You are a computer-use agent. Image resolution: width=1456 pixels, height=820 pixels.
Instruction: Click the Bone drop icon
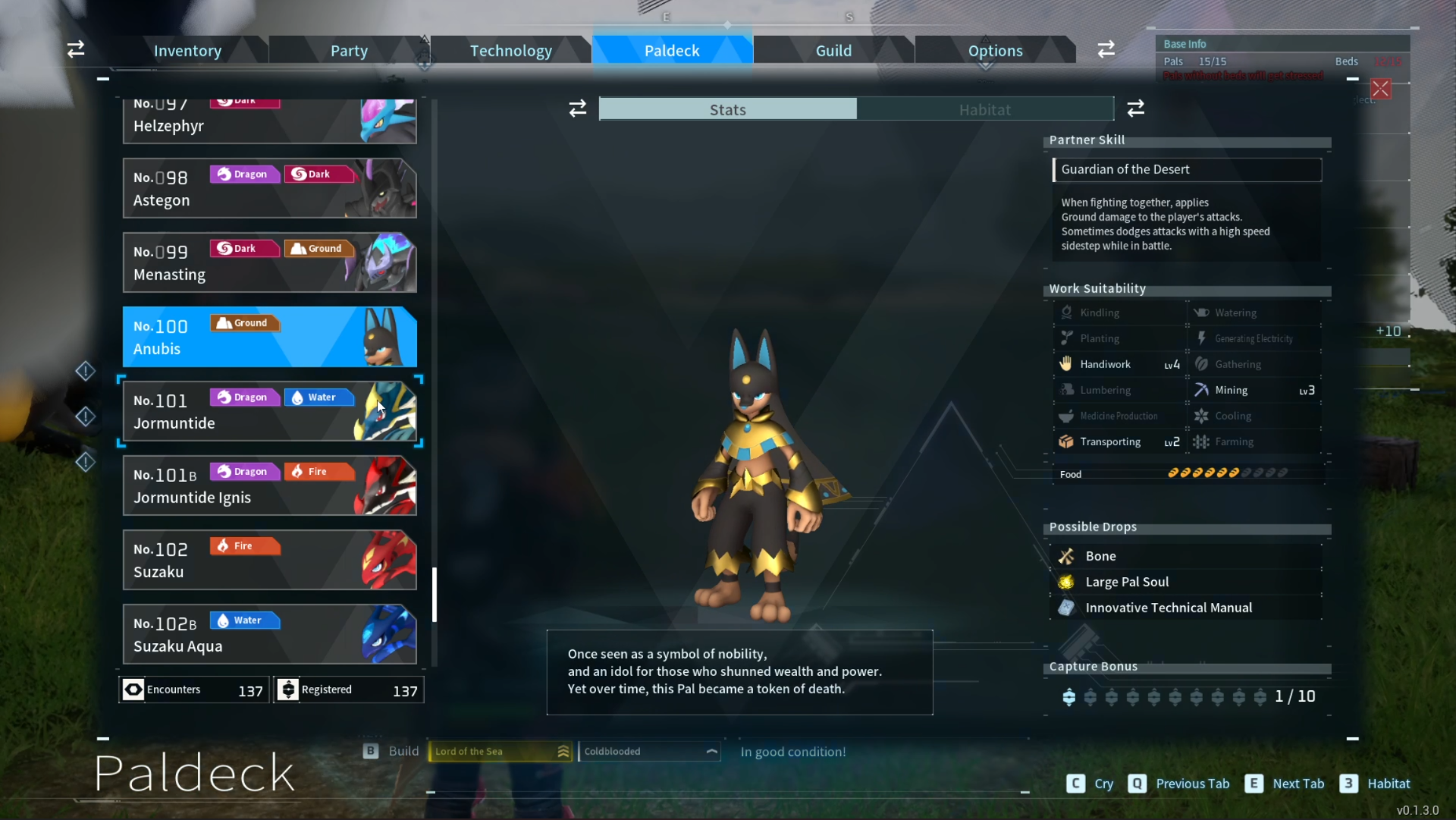[x=1068, y=556]
